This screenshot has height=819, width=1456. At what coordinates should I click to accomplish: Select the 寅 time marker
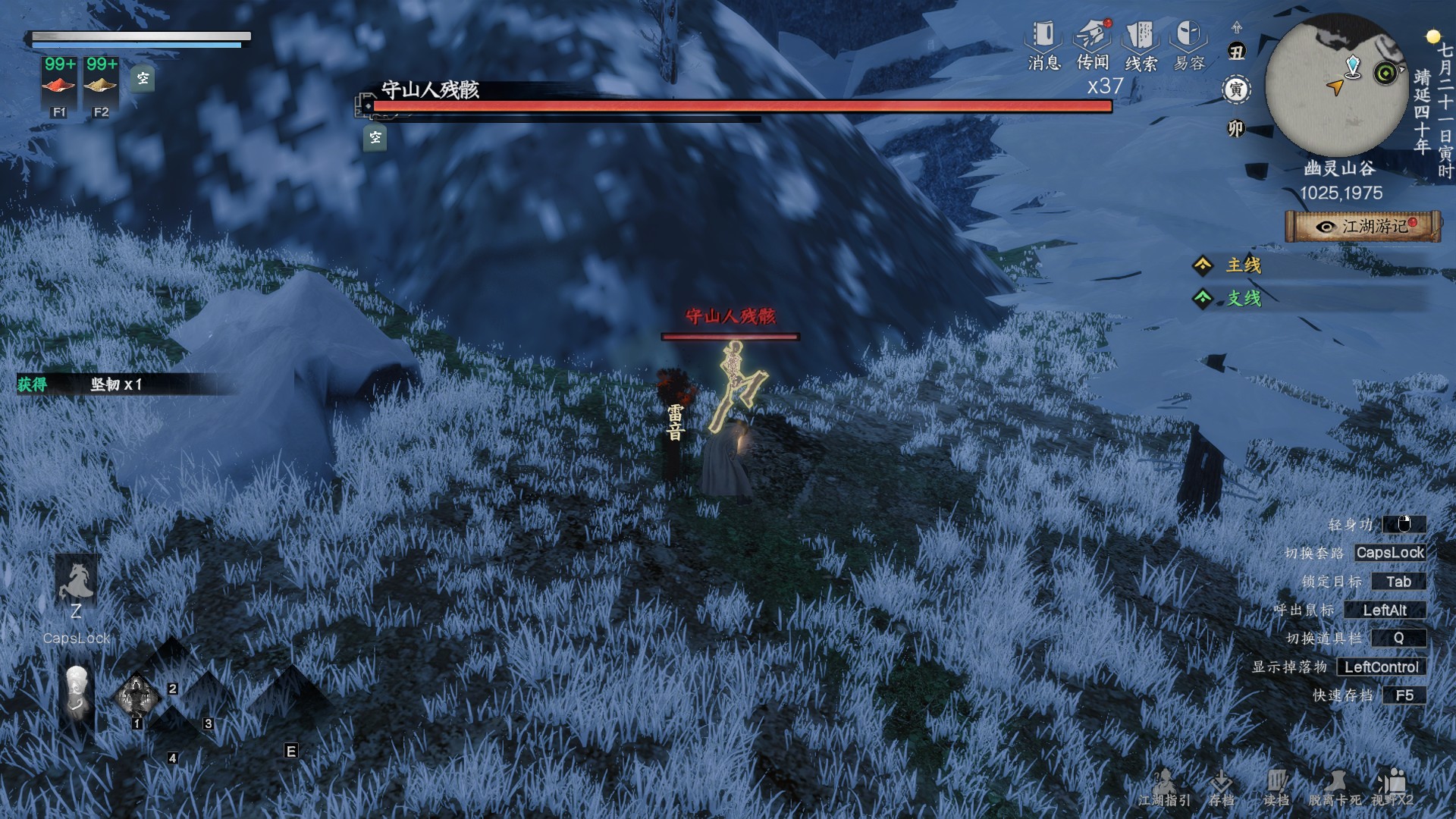pos(1236,90)
